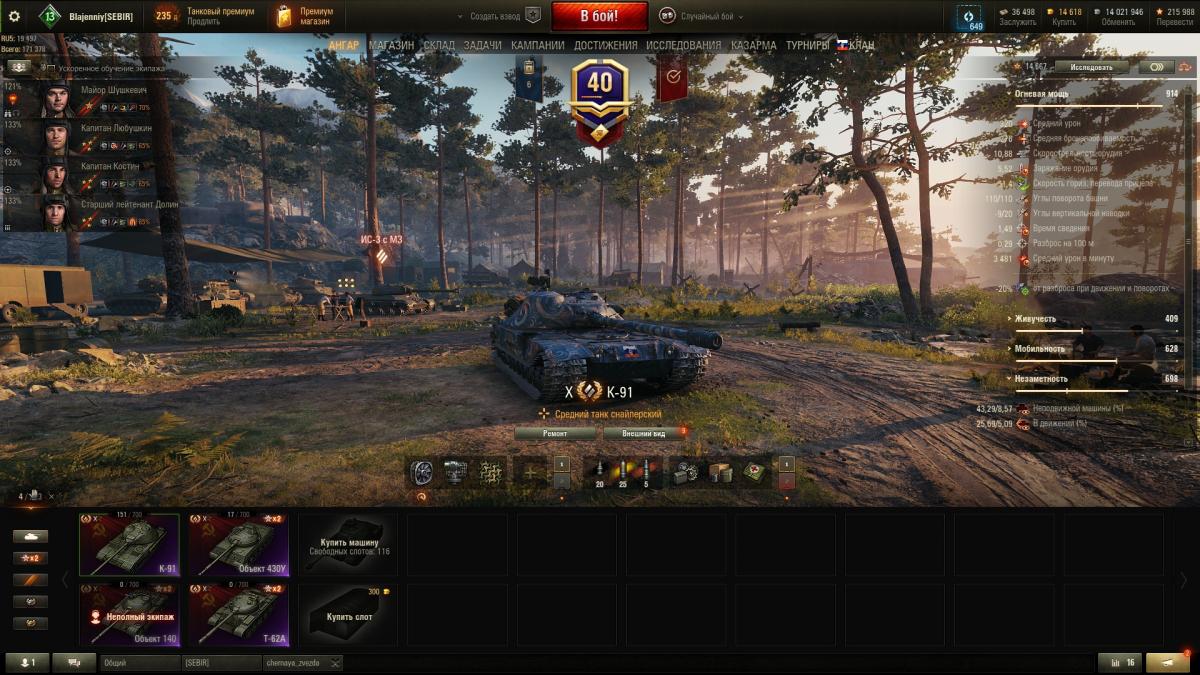Open the ИССЛЕДОВАНИЯ tab
Image resolution: width=1200 pixels, height=675 pixels.
[x=683, y=45]
